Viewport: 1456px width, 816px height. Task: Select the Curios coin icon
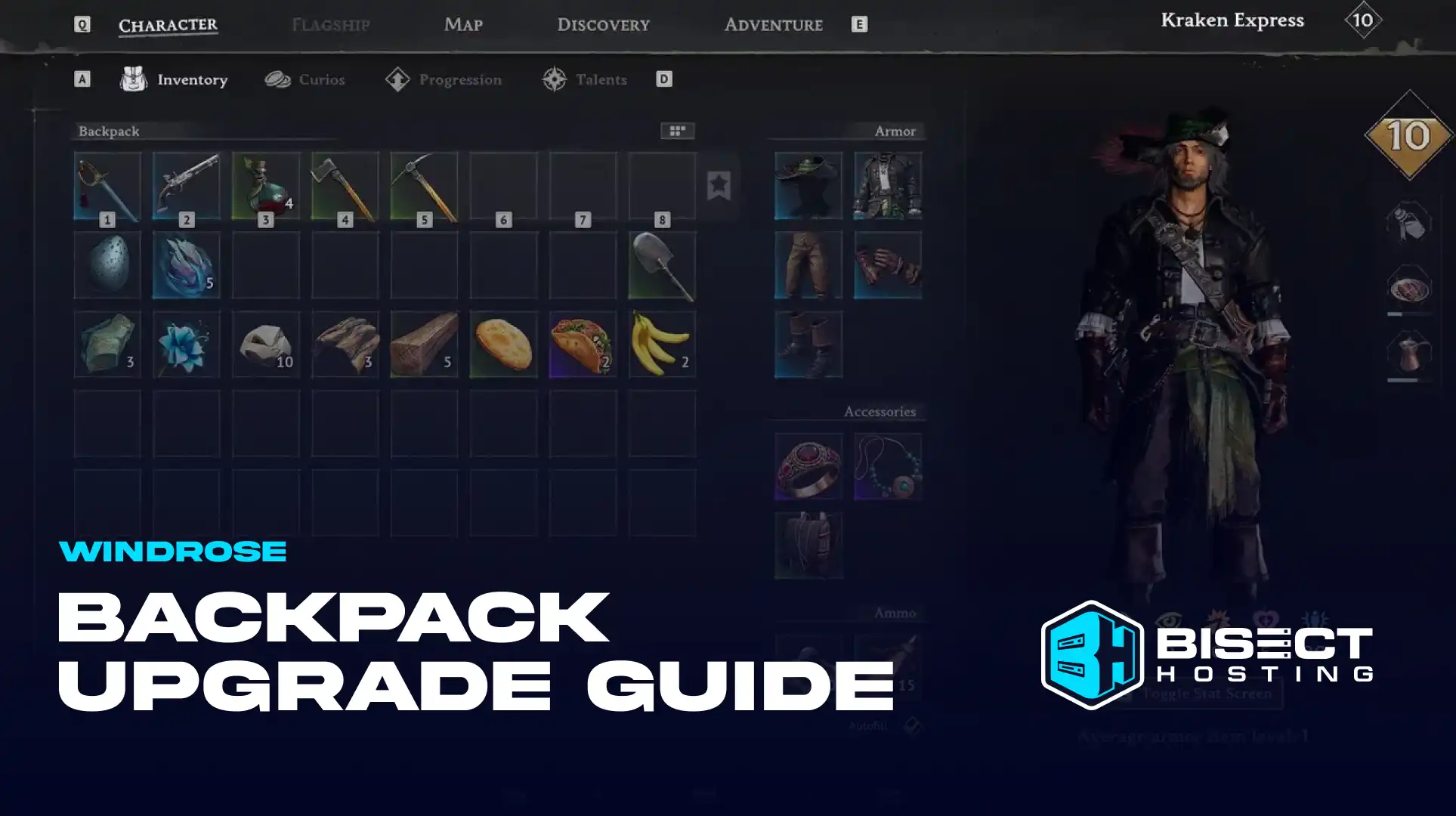click(x=280, y=79)
